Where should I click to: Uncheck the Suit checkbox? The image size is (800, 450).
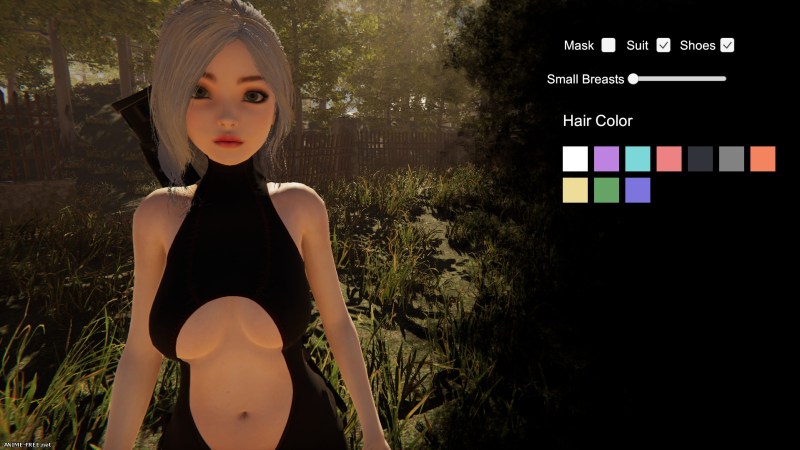(663, 45)
